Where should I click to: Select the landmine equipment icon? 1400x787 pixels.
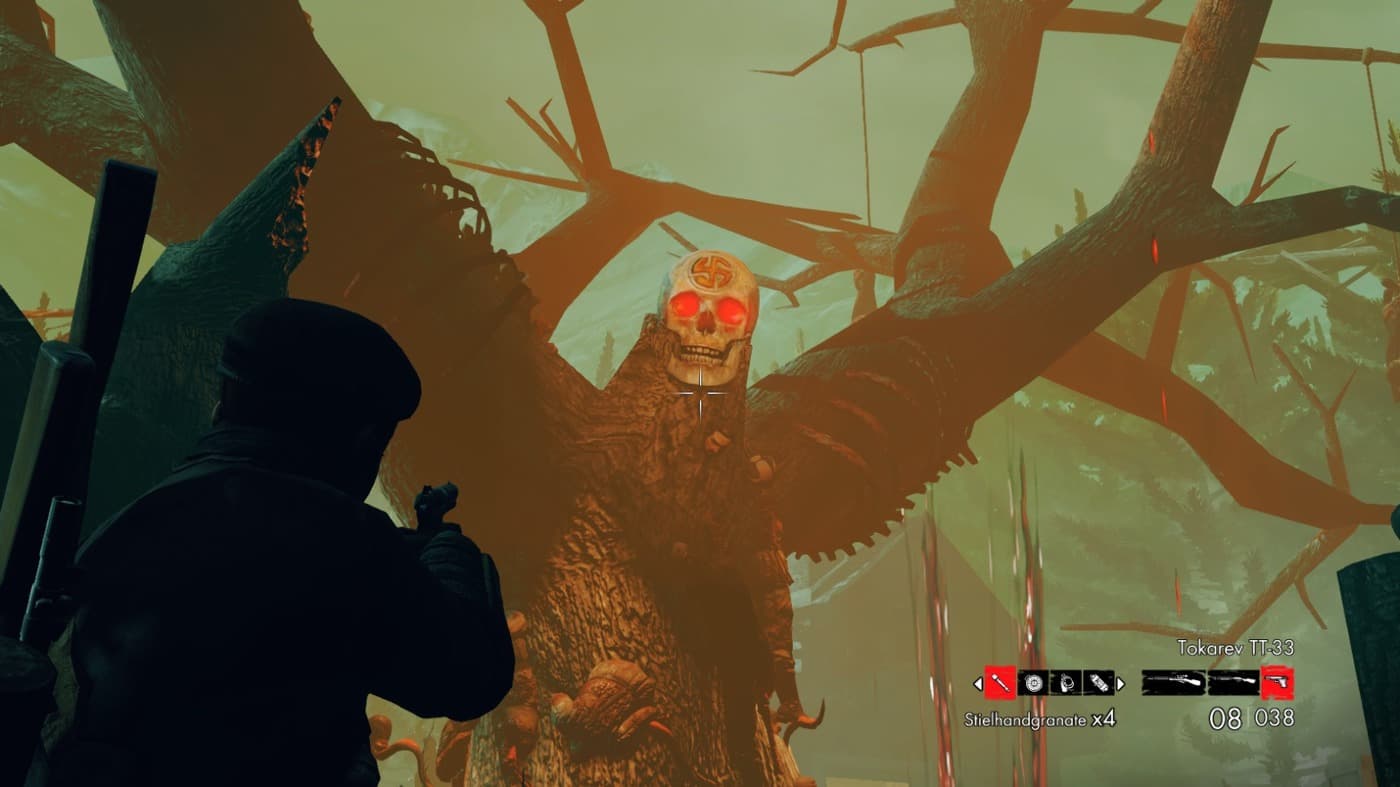[1034, 682]
